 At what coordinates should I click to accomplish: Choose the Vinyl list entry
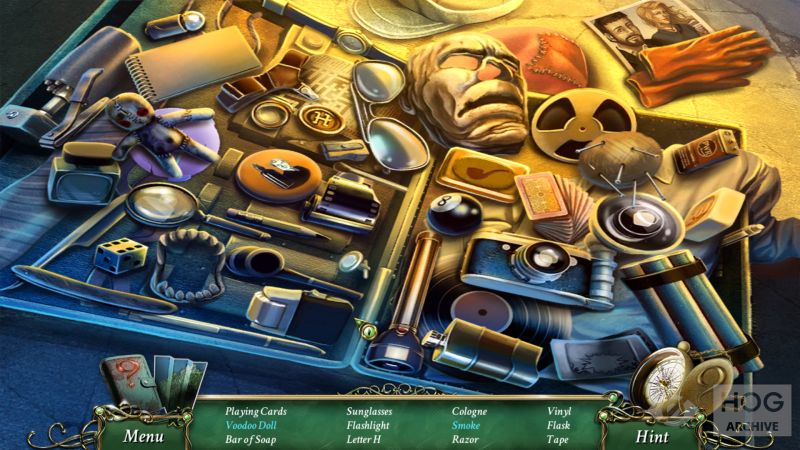click(560, 411)
